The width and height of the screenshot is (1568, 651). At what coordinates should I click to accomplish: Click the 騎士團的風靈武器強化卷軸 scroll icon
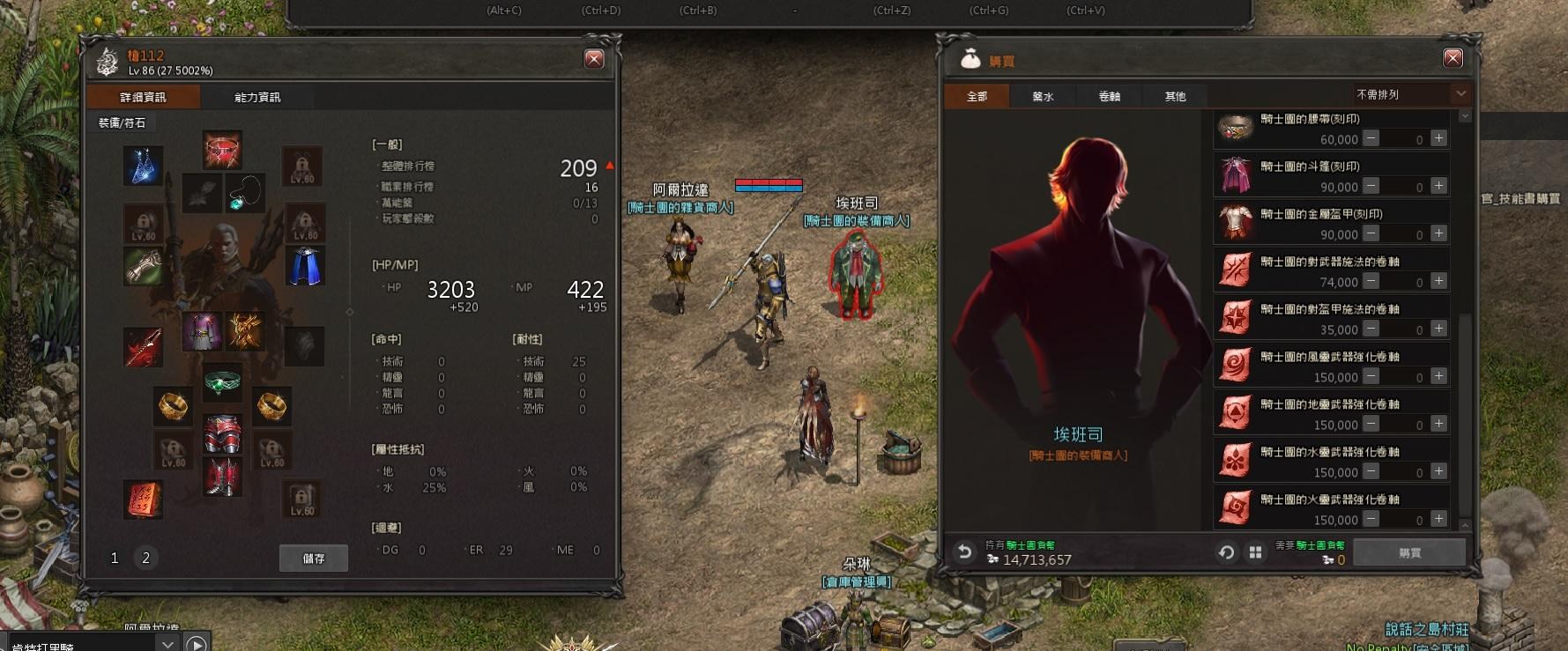(x=1234, y=365)
